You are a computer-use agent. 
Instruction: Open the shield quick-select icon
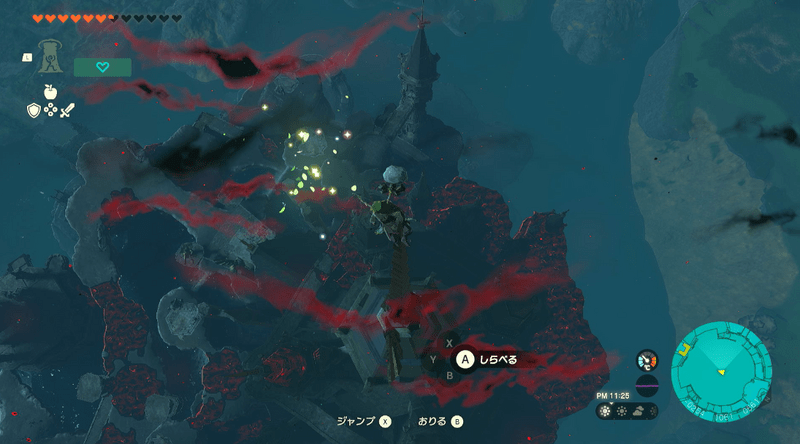pyautogui.click(x=33, y=111)
